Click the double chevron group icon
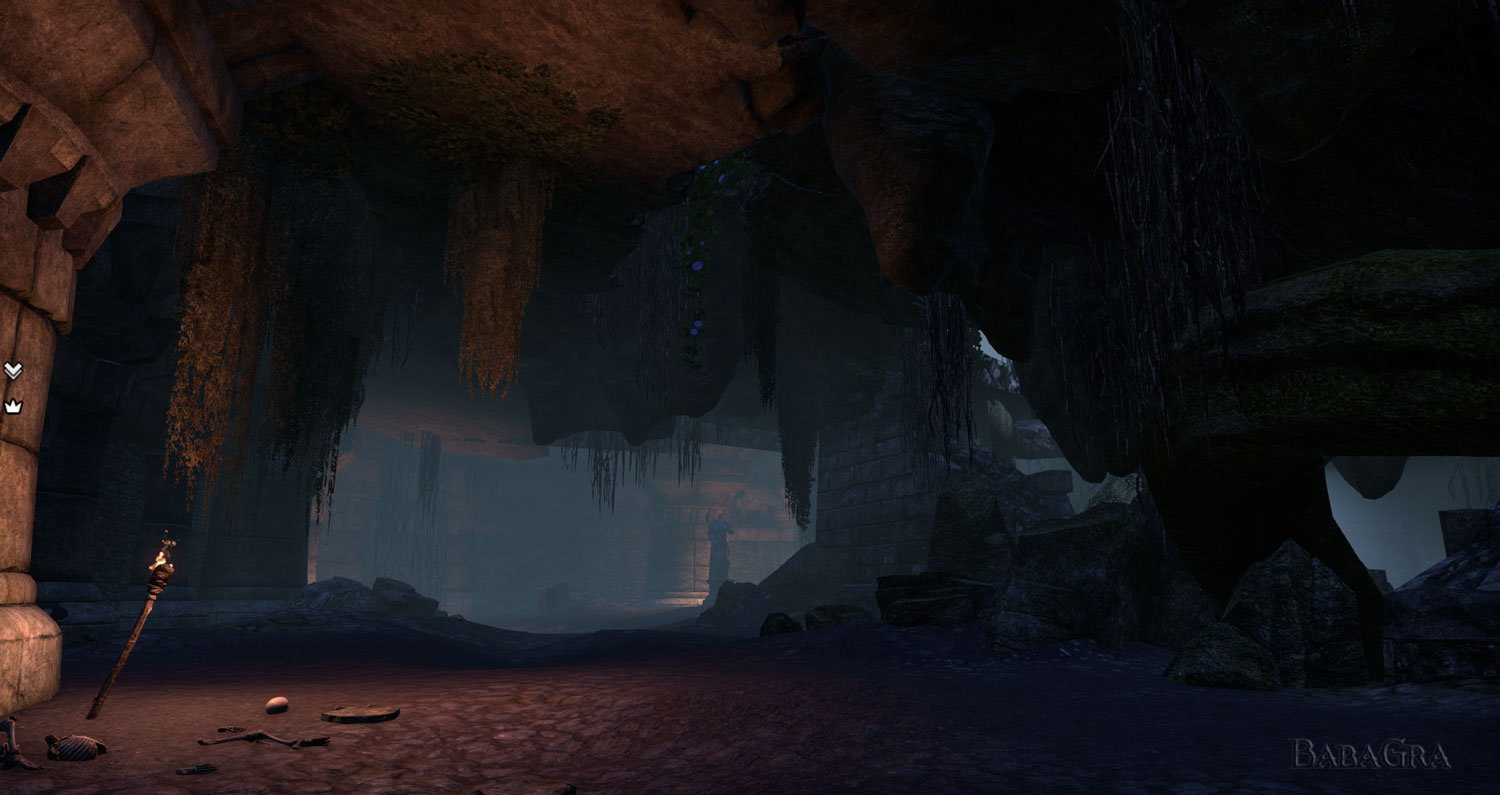 click(12, 371)
